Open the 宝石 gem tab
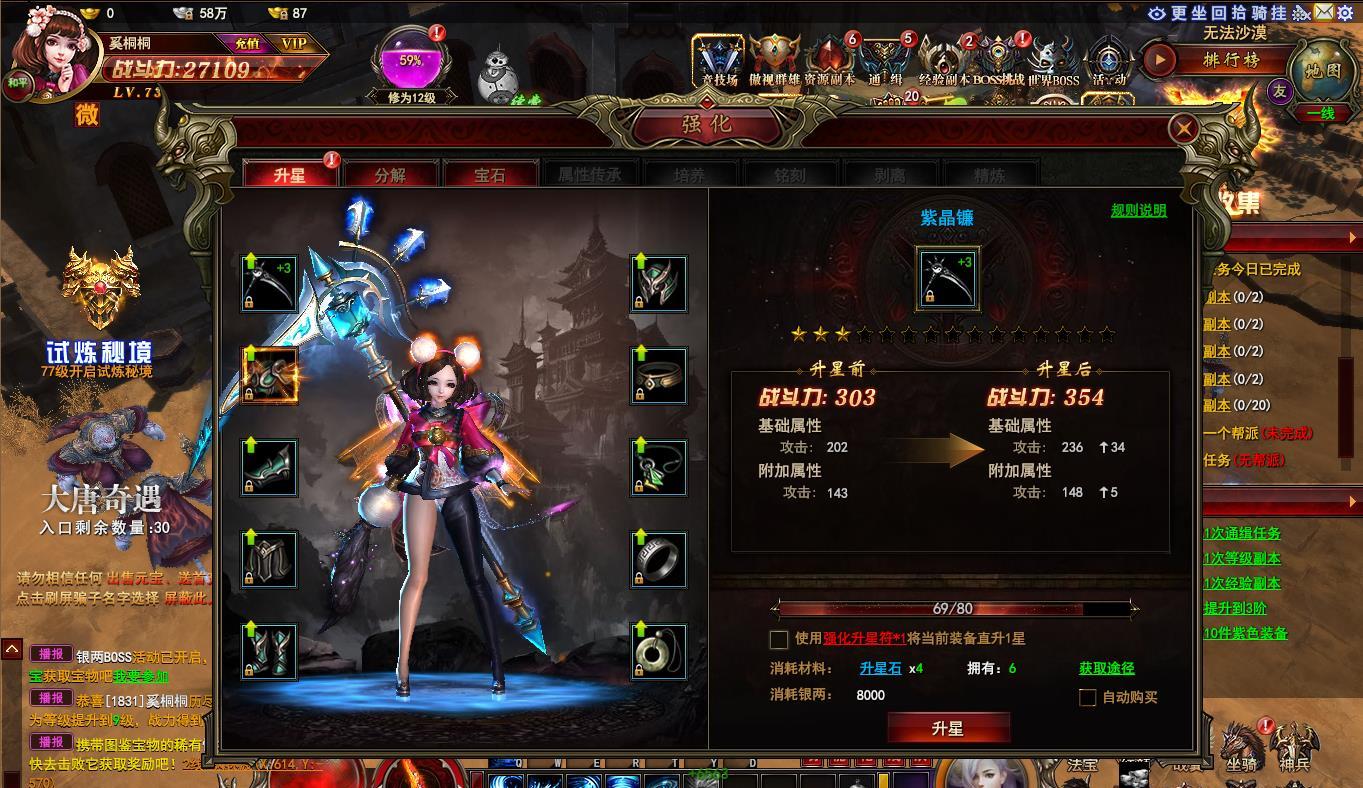1363x788 pixels. tap(490, 175)
